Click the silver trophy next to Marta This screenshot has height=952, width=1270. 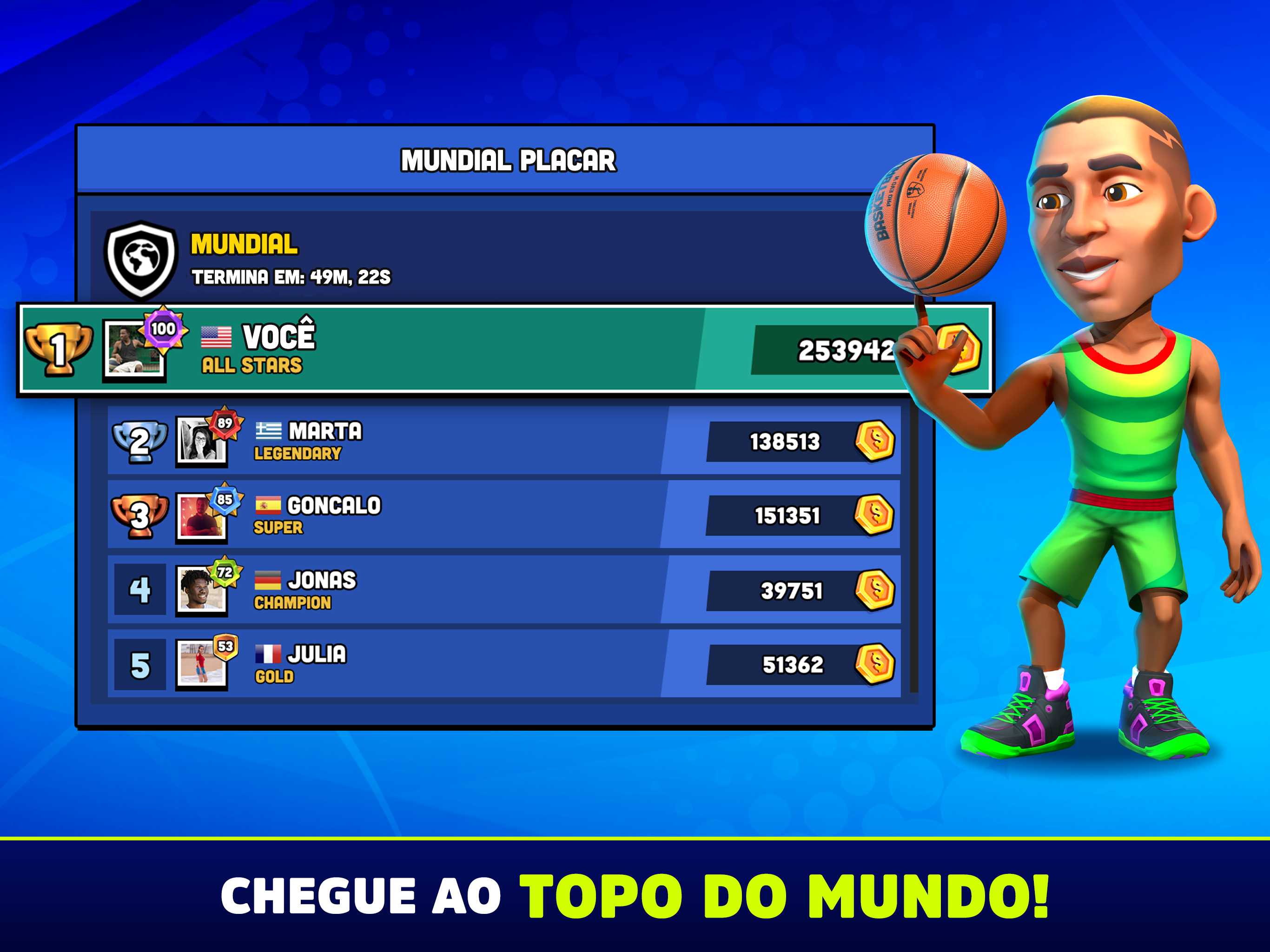click(x=139, y=442)
